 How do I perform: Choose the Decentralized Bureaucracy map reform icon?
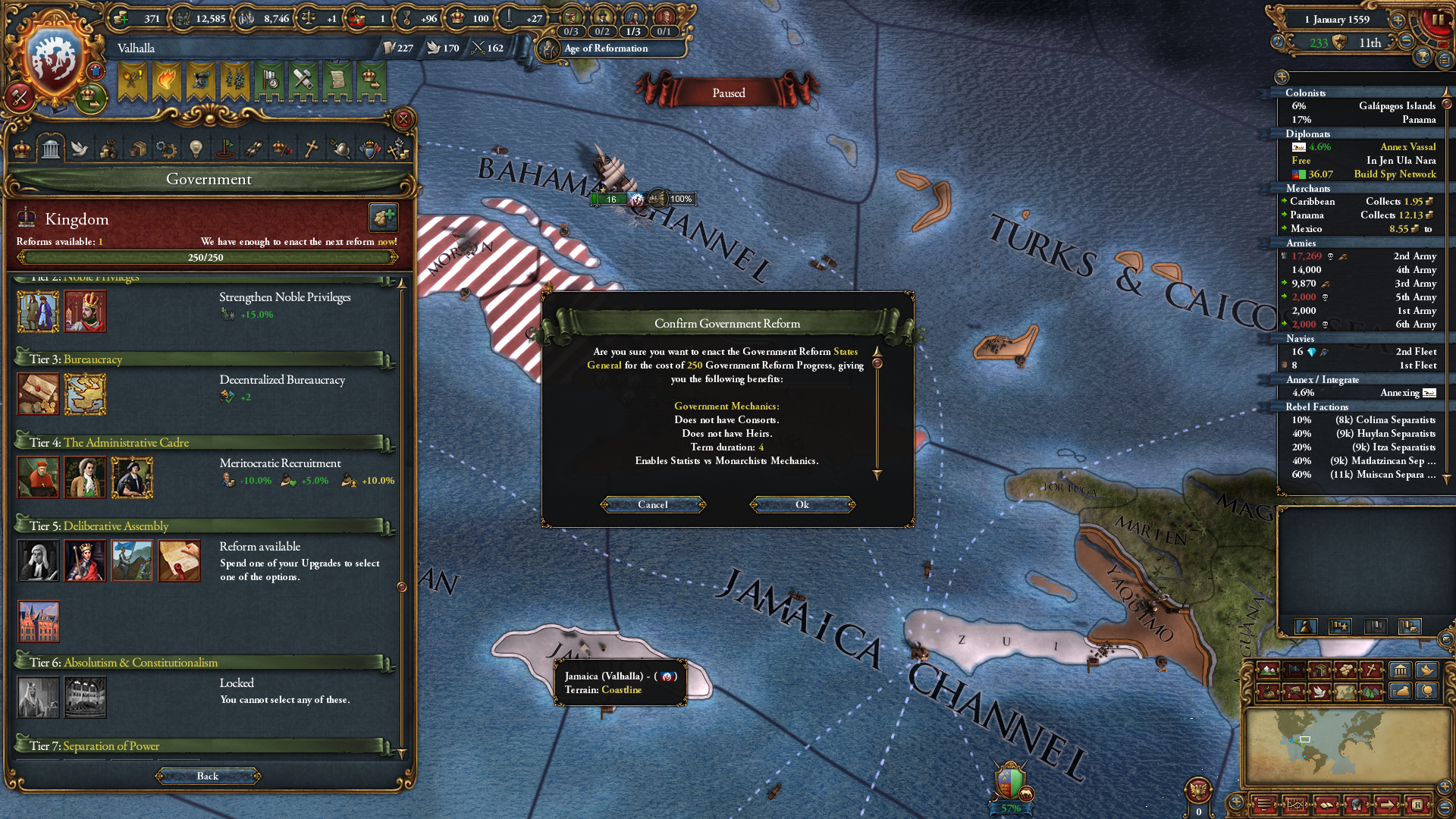click(85, 394)
